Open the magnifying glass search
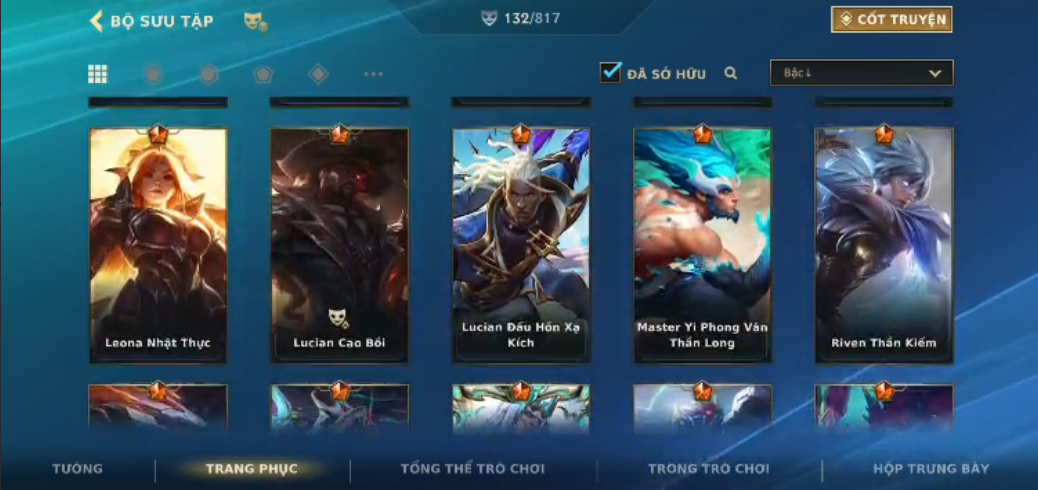The width and height of the screenshot is (1038, 490). click(x=731, y=73)
